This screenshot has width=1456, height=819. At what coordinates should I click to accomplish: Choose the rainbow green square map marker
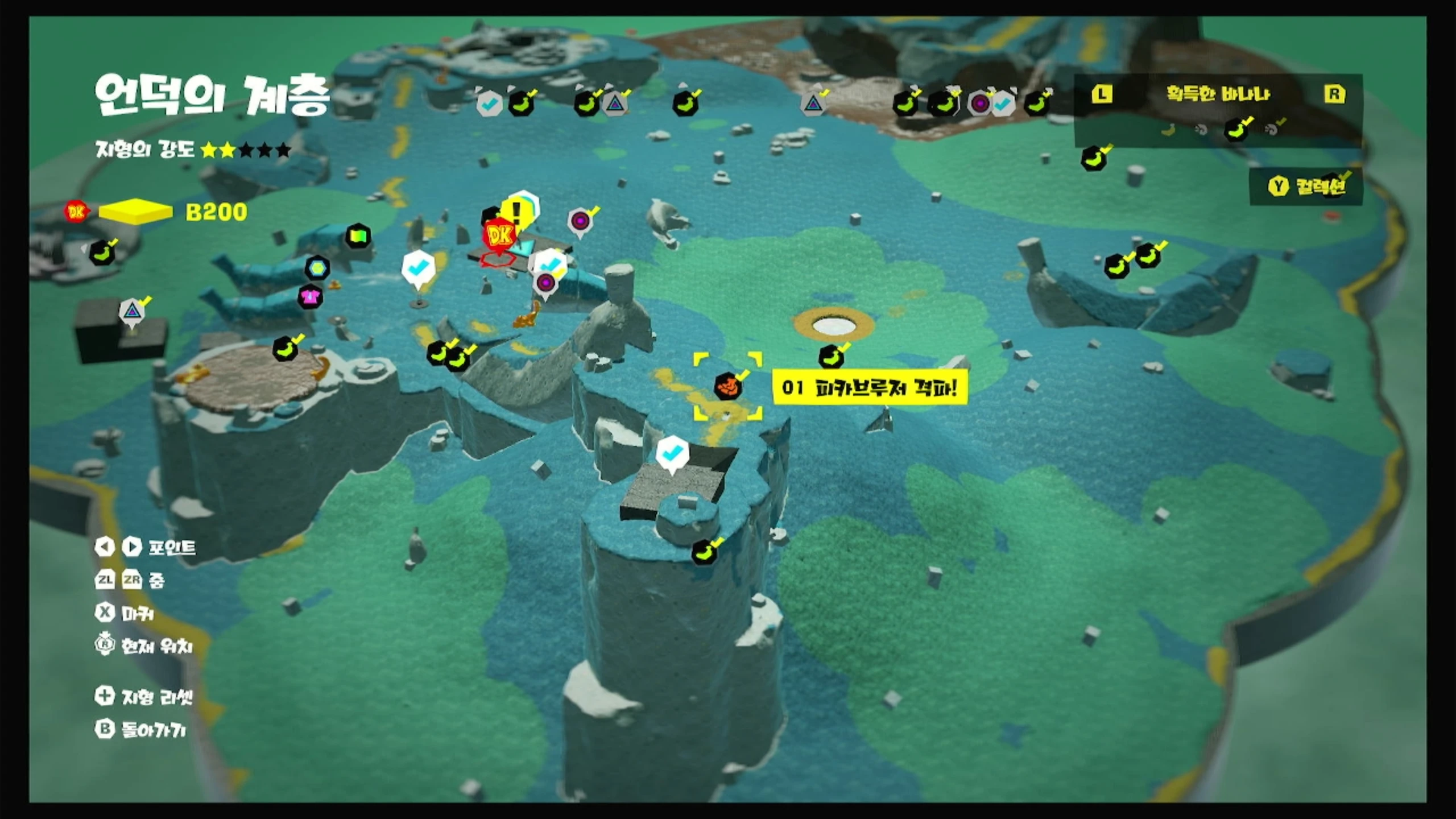tap(358, 235)
